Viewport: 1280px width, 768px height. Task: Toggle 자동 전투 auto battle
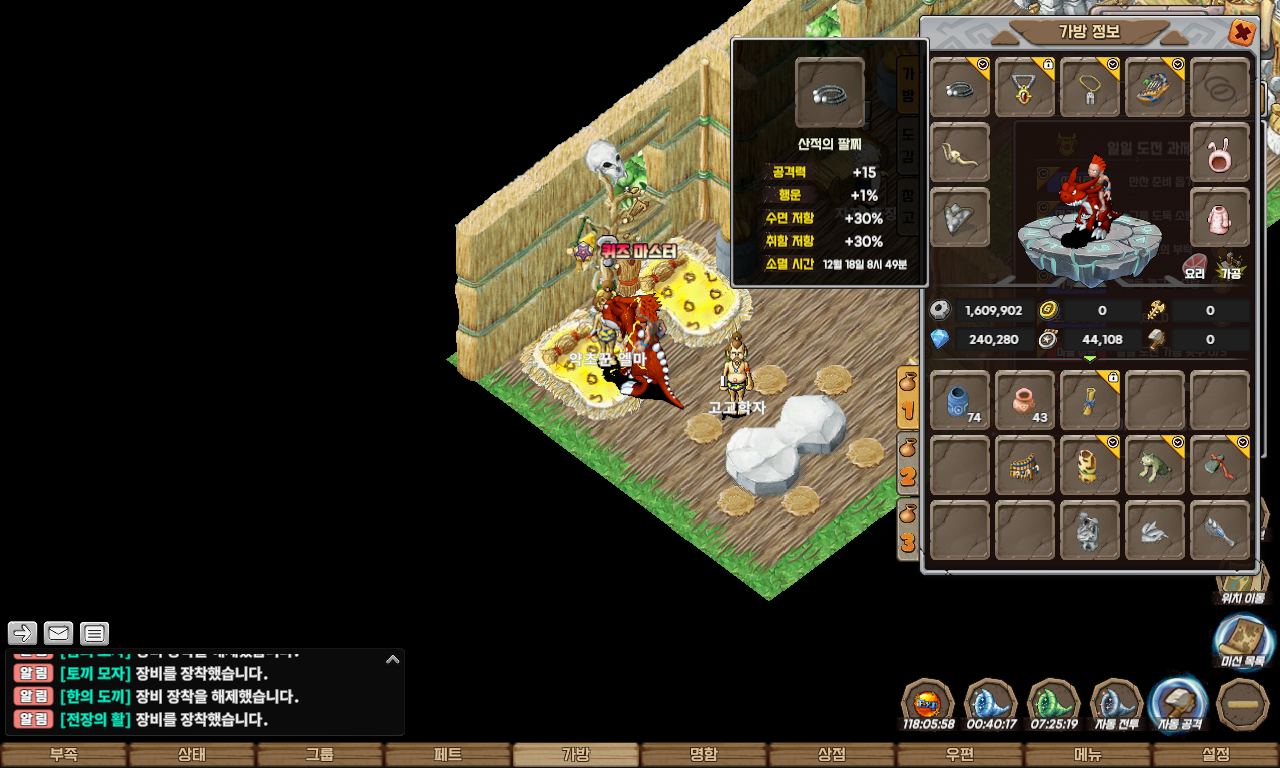tap(1116, 704)
